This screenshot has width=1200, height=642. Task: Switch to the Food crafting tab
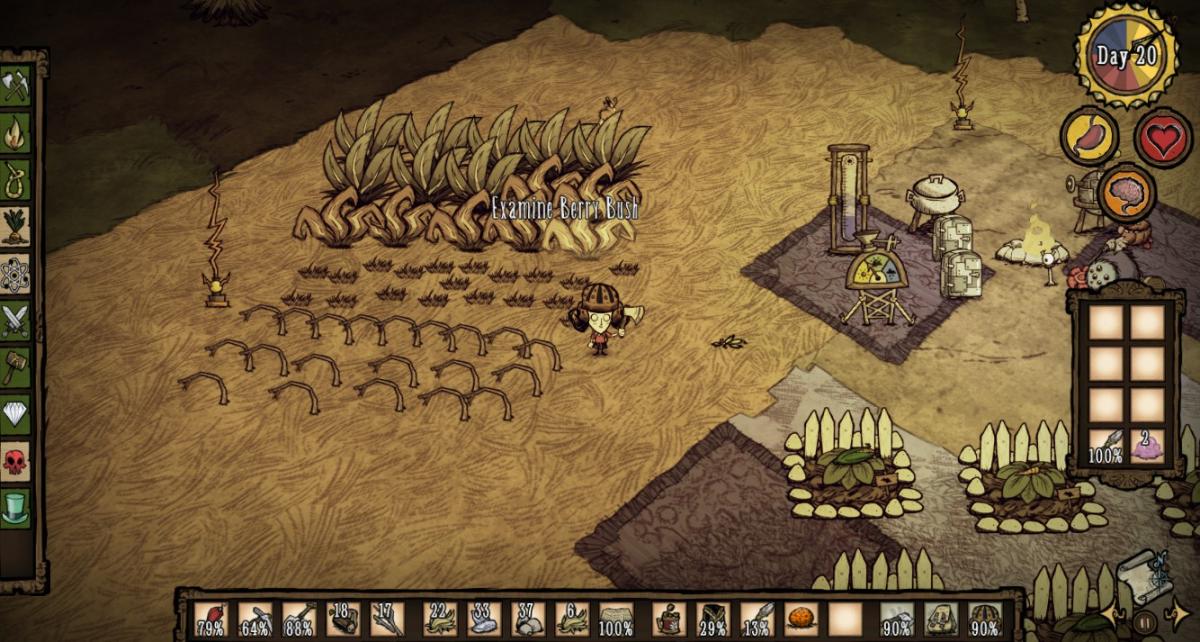click(16, 226)
